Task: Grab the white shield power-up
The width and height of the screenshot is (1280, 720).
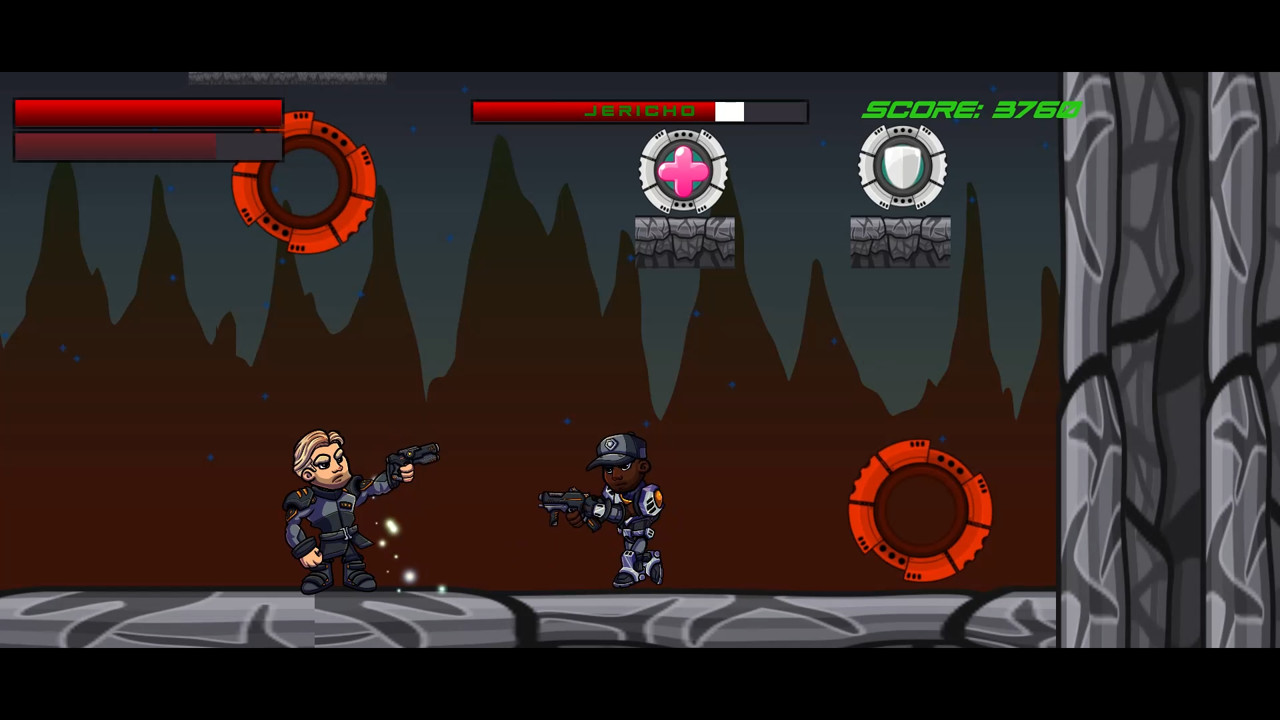Action: 902,168
